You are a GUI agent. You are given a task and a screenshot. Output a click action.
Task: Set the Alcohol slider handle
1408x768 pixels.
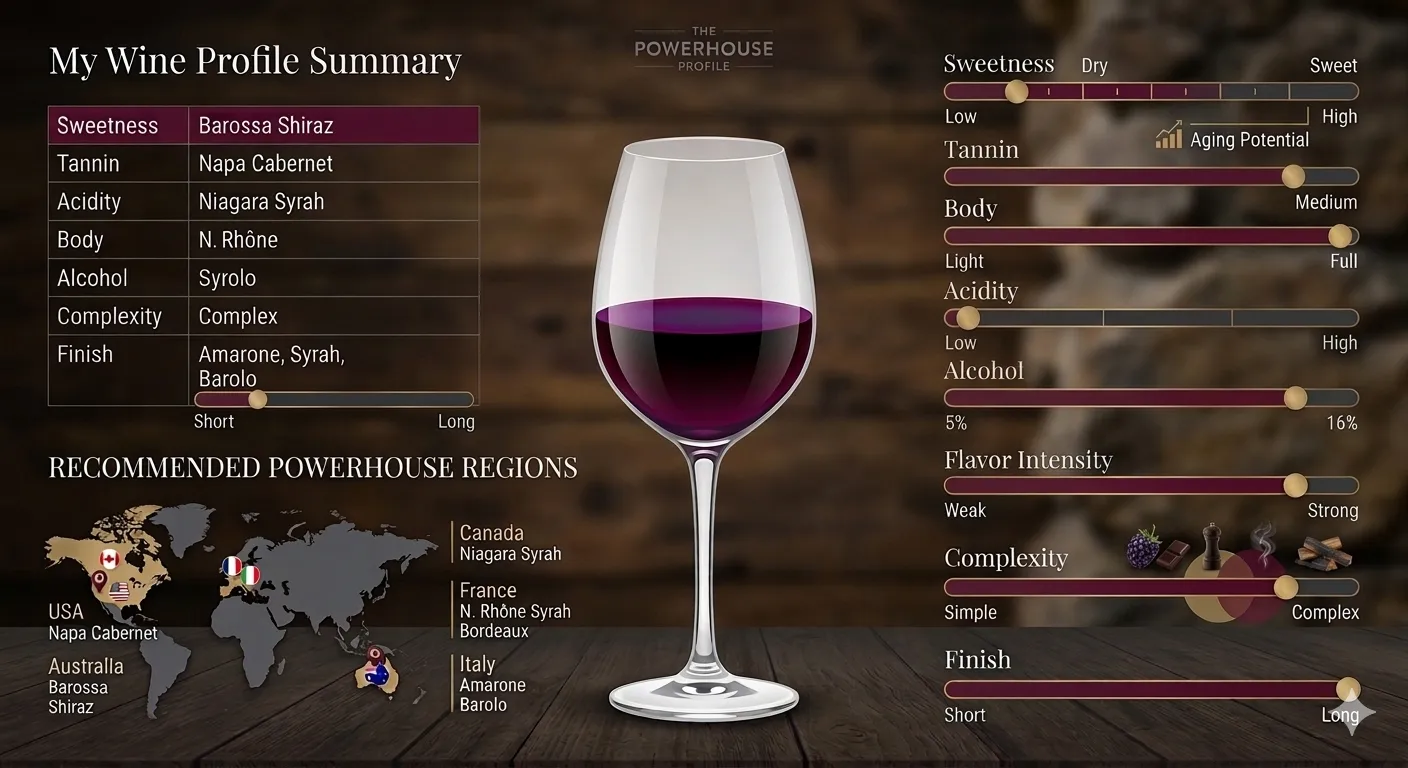pyautogui.click(x=1295, y=398)
